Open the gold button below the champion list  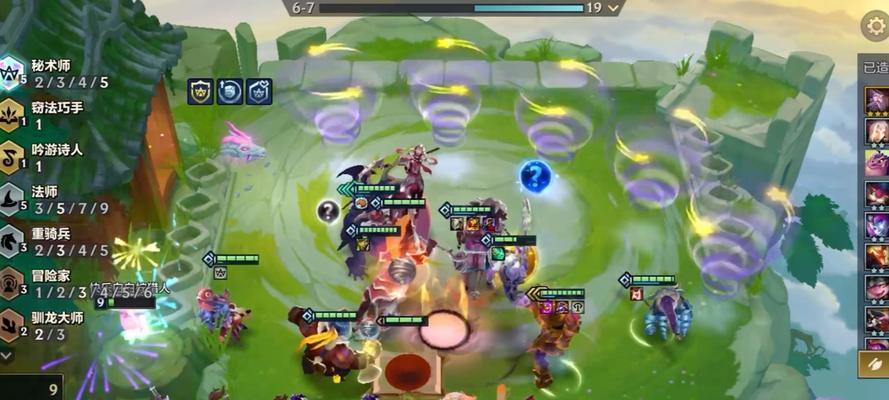tap(874, 364)
